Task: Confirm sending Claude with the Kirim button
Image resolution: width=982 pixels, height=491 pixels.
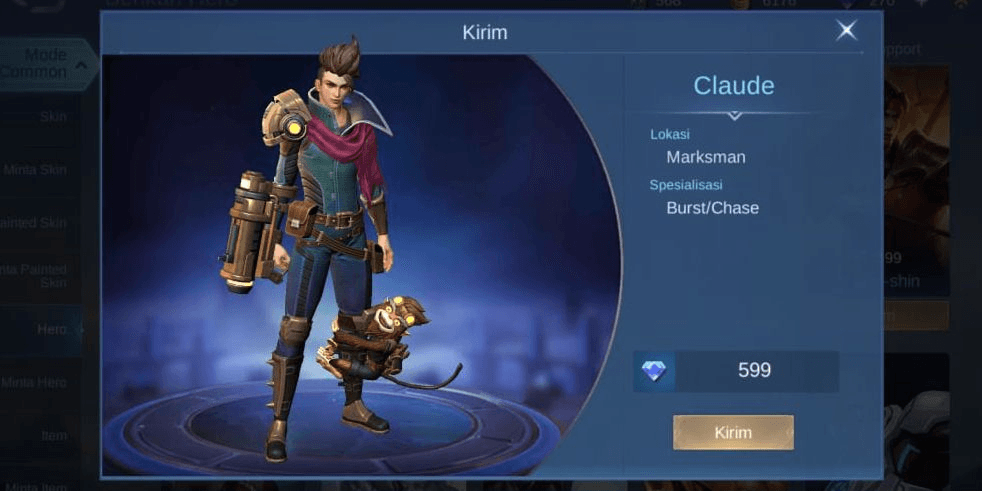Action: 733,432
